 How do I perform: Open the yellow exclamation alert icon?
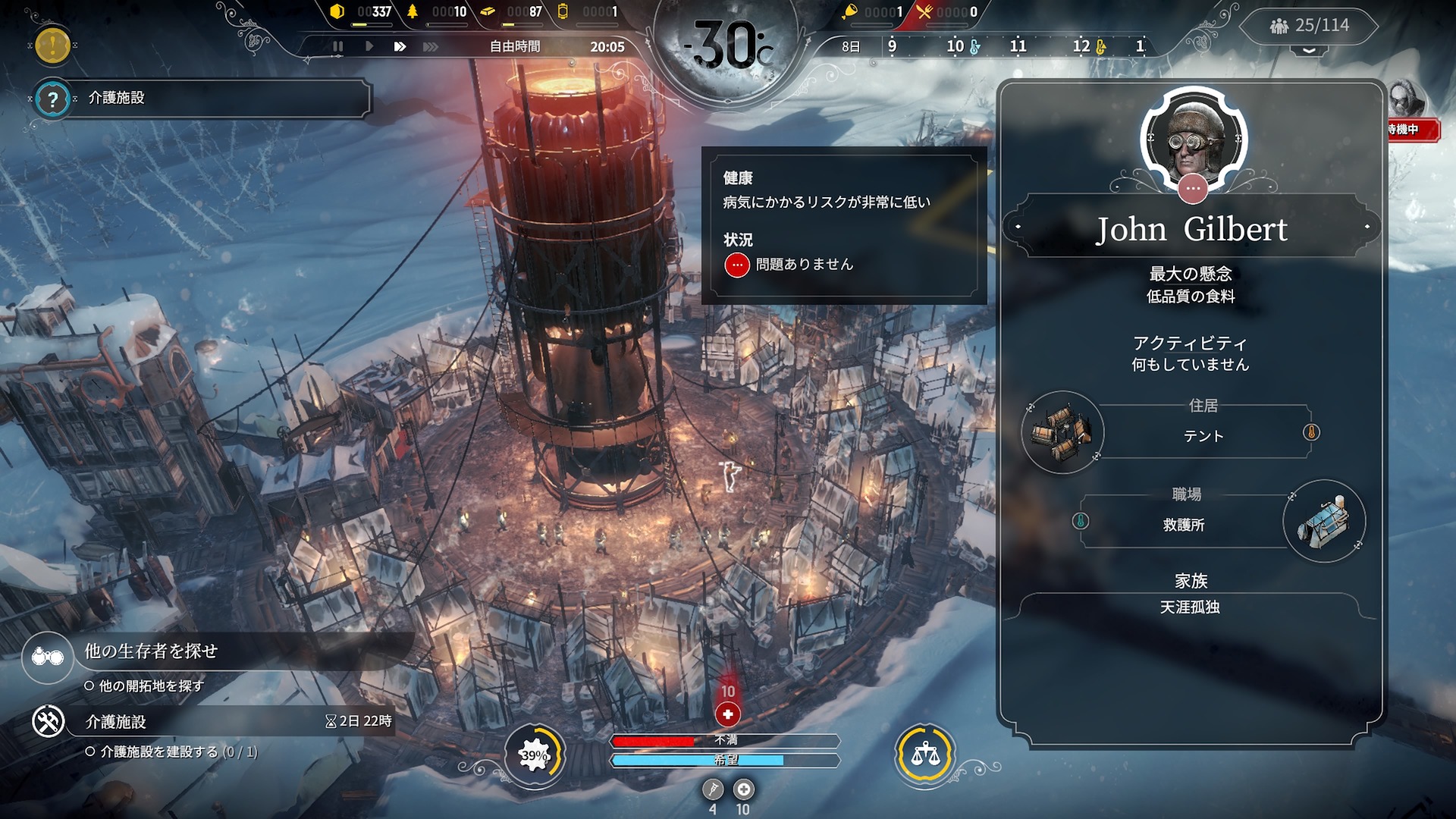pos(52,45)
